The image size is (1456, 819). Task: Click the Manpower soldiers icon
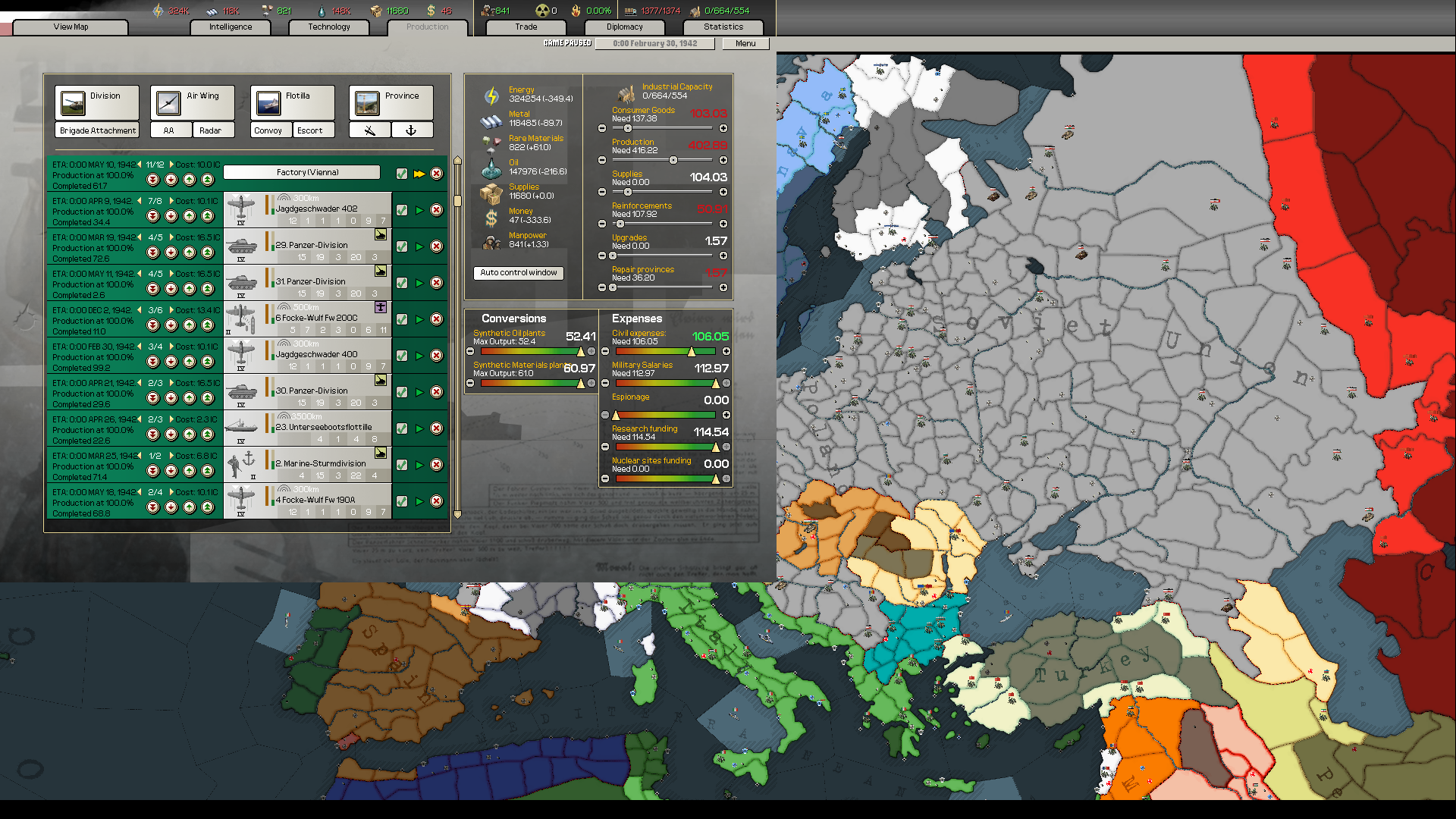click(x=490, y=240)
